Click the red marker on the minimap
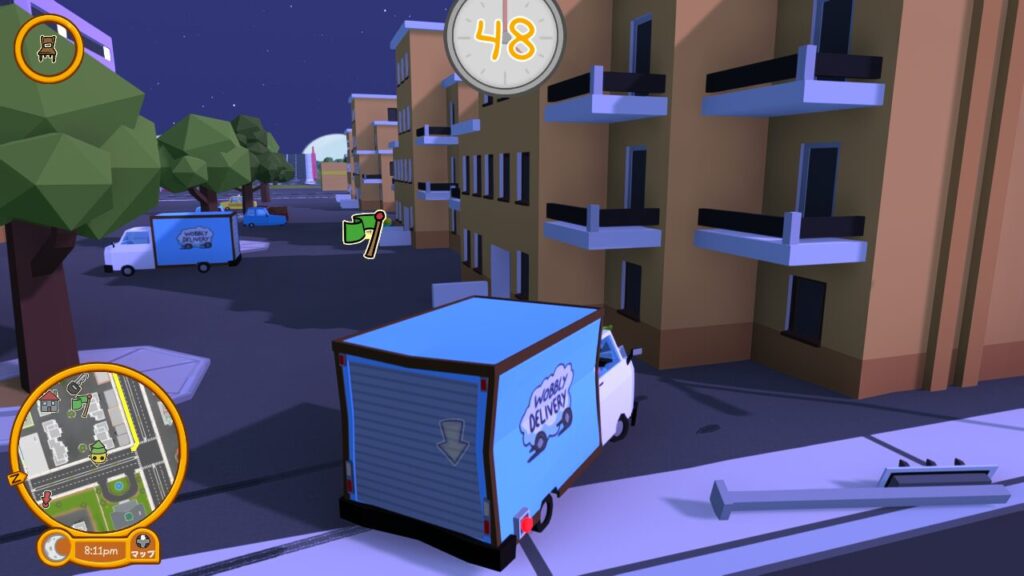This screenshot has width=1024, height=576. (47, 497)
